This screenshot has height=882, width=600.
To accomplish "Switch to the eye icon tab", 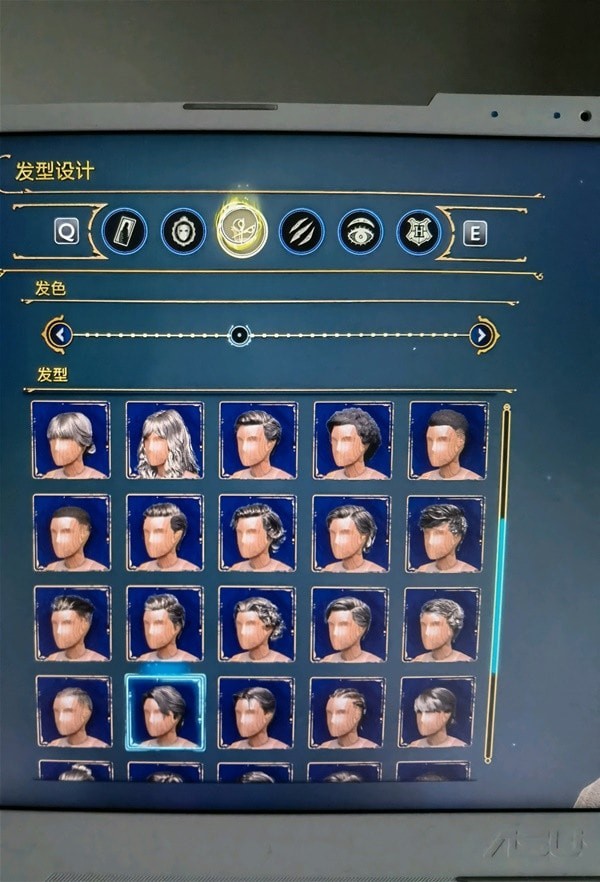I will click(x=360, y=231).
